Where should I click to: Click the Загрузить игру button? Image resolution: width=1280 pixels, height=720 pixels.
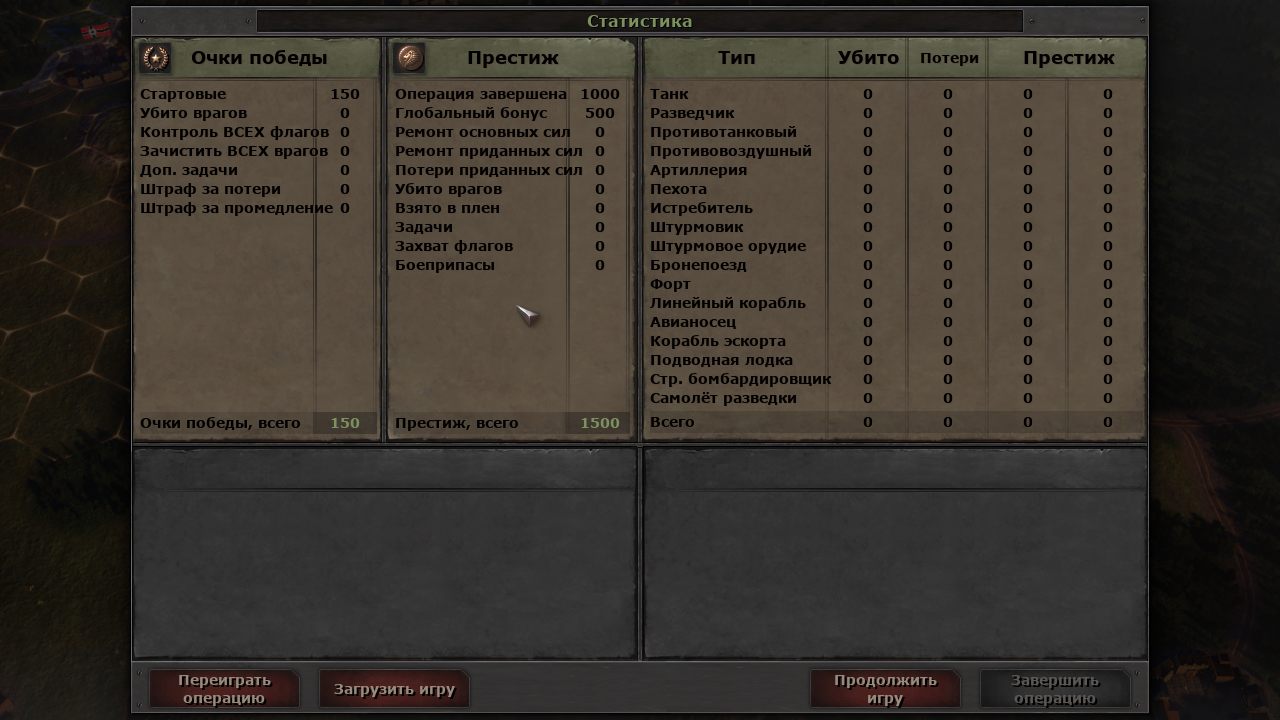394,688
